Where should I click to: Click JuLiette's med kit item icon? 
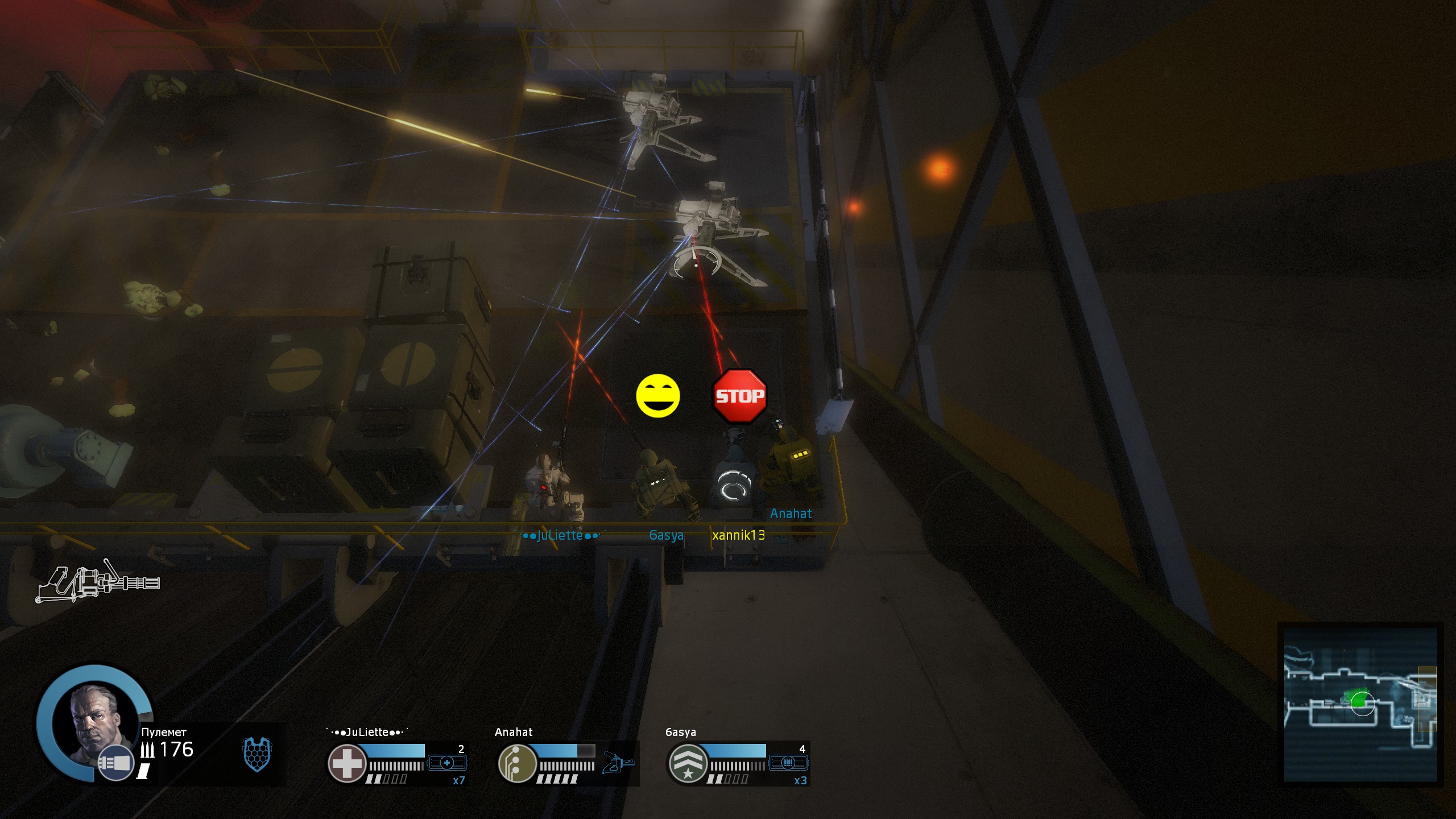446,763
